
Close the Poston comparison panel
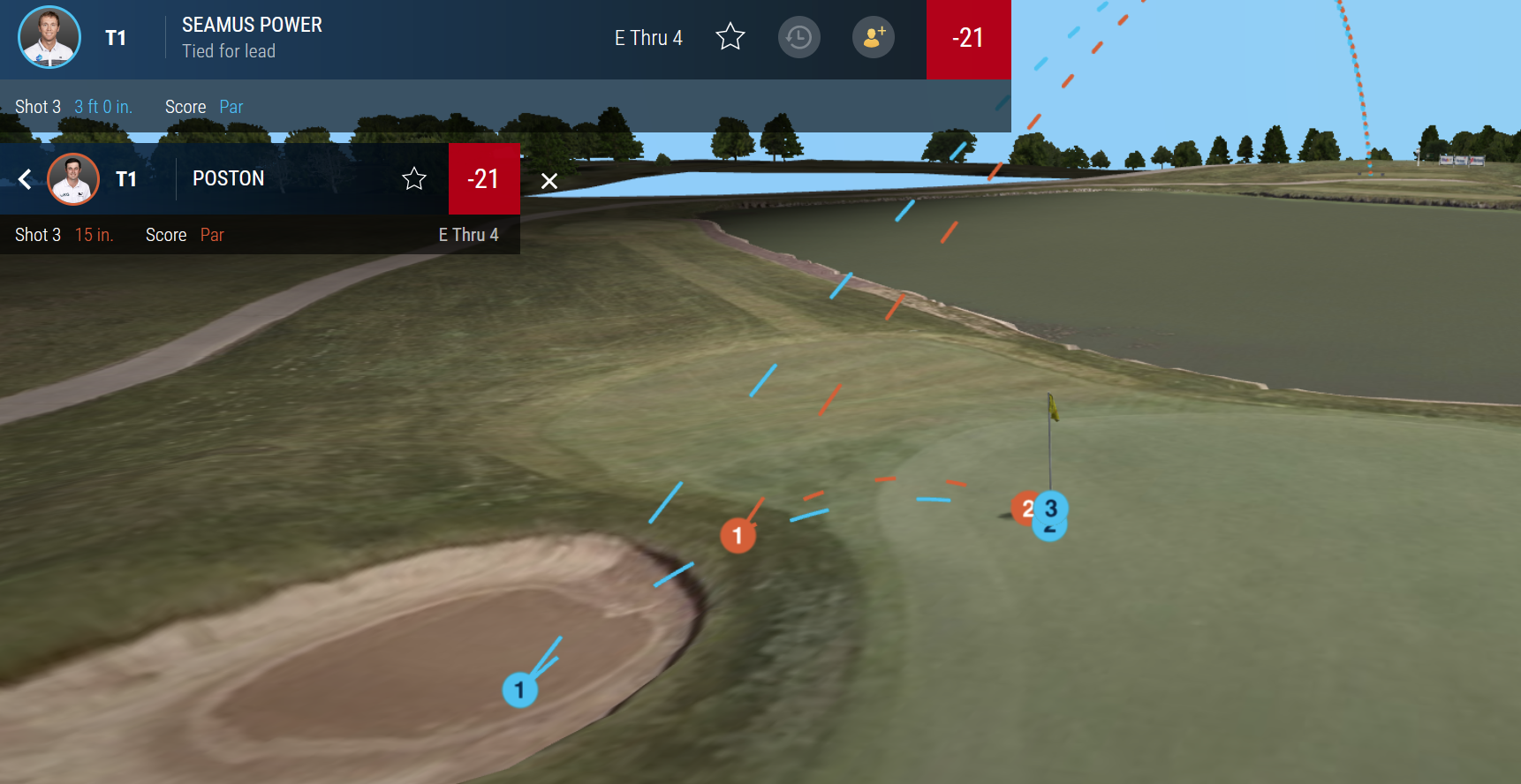click(x=549, y=181)
